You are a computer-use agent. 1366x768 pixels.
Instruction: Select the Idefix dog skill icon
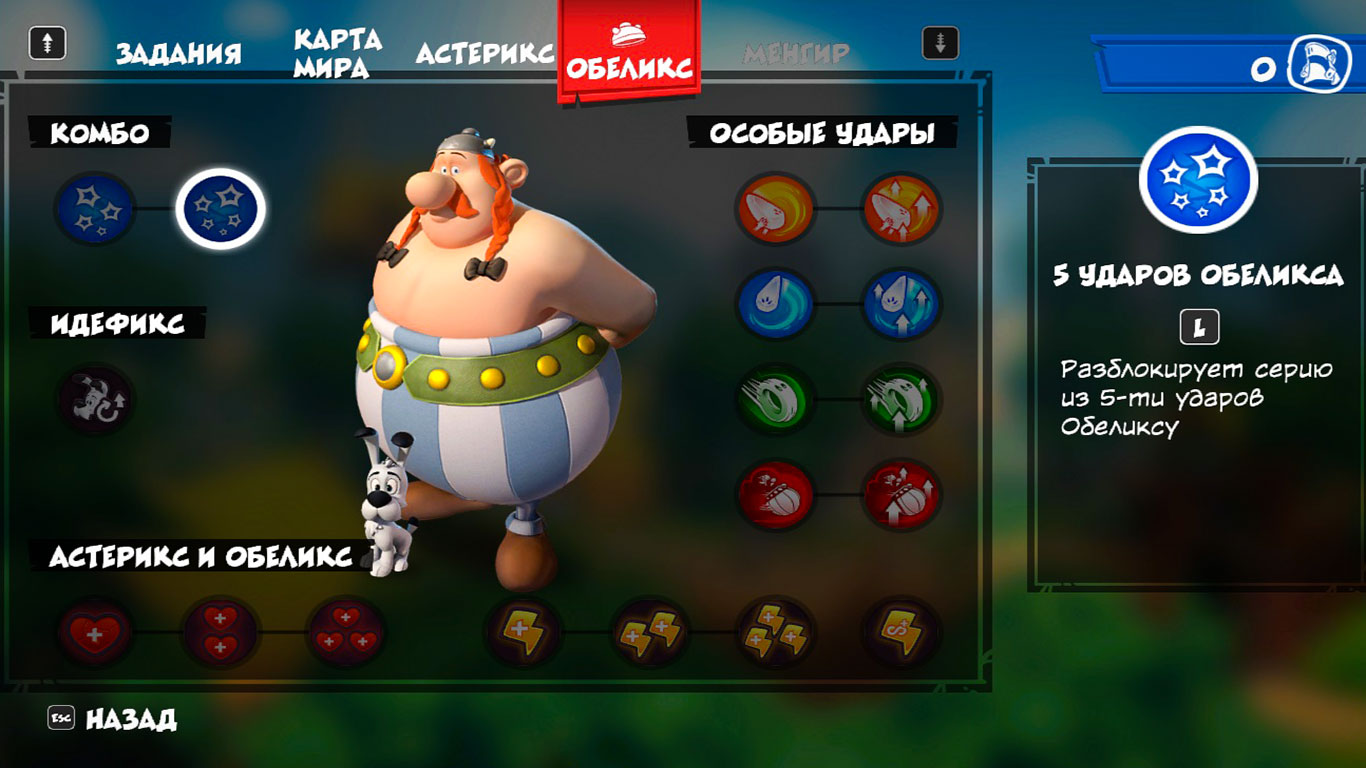(x=95, y=399)
